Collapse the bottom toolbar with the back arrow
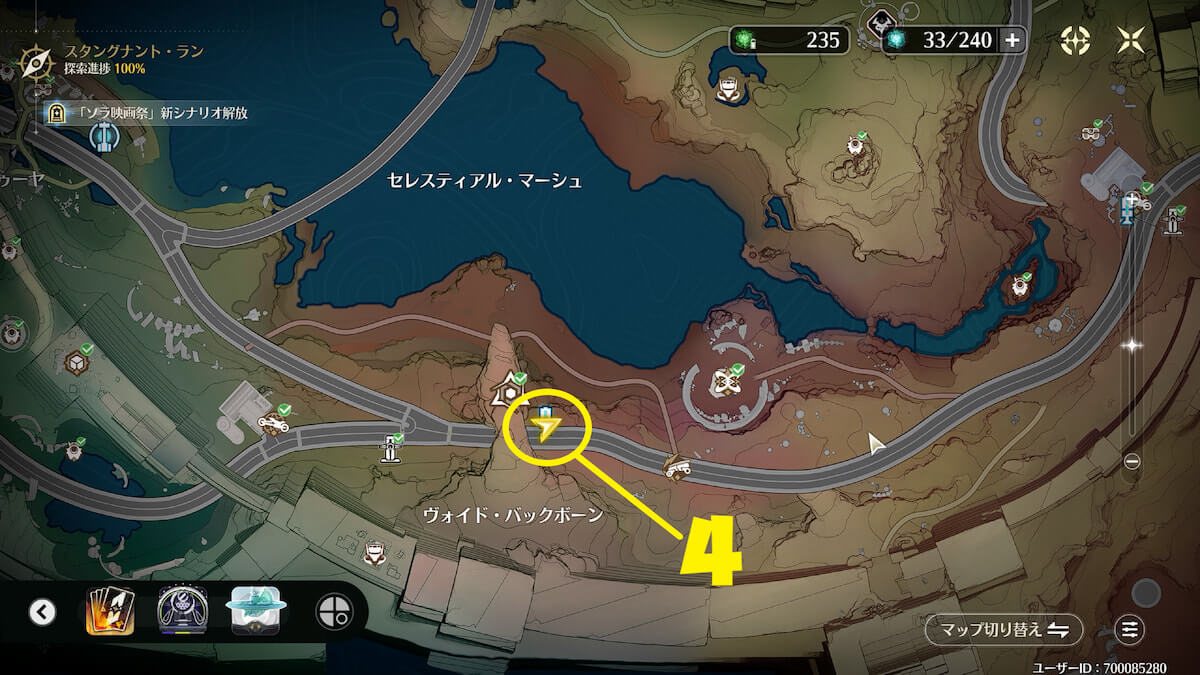1200x675 pixels. (42, 612)
